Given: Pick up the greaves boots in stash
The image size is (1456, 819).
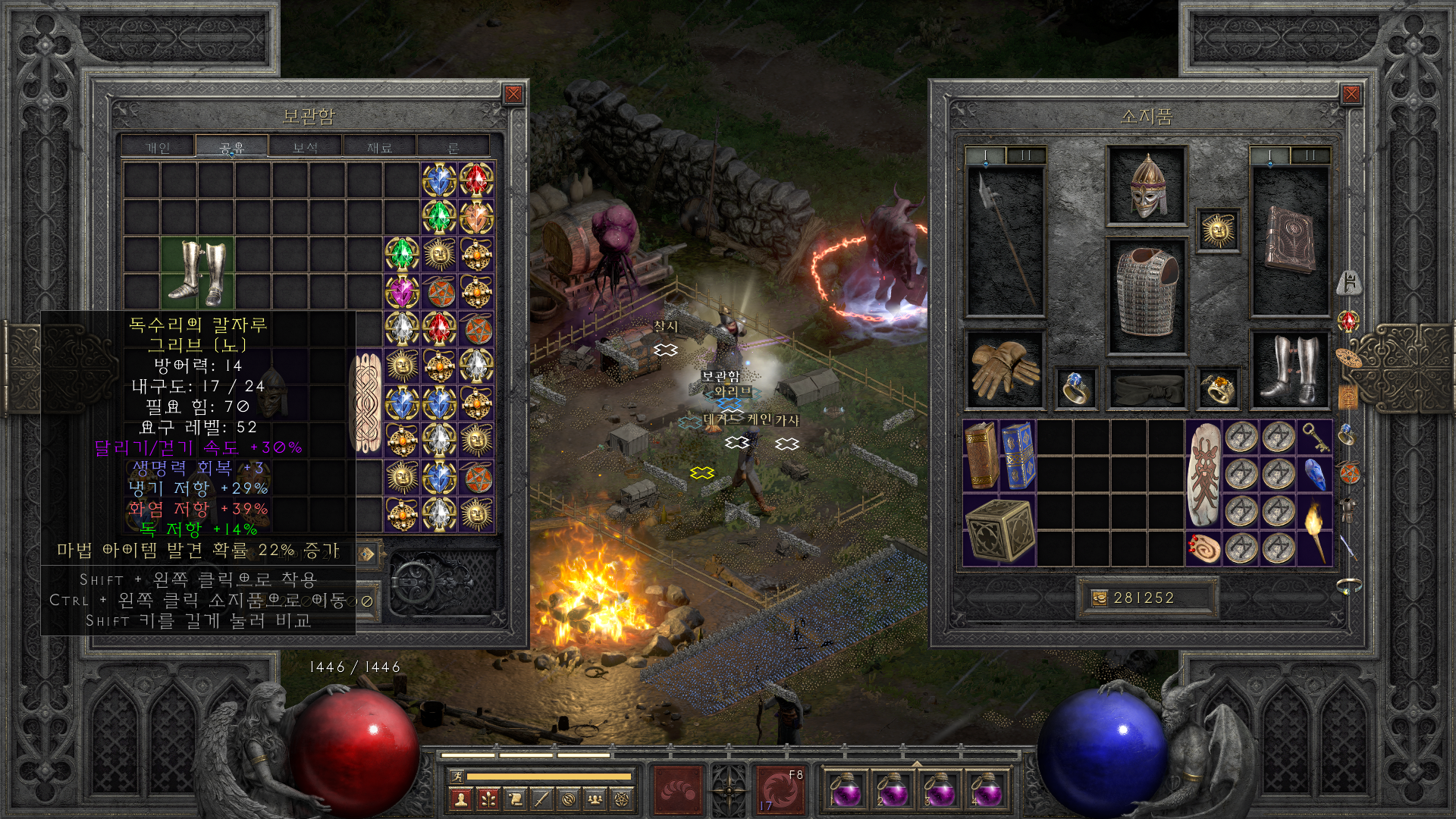Looking at the screenshot, I should (197, 271).
